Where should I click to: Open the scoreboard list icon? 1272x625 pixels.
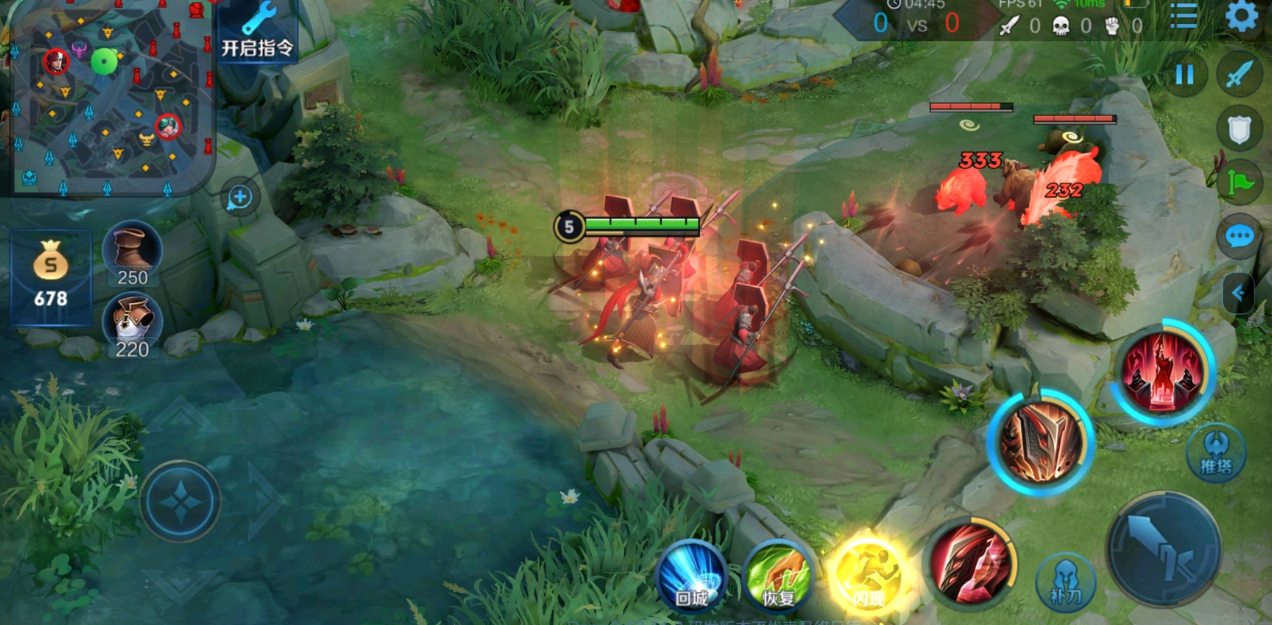tap(1184, 16)
